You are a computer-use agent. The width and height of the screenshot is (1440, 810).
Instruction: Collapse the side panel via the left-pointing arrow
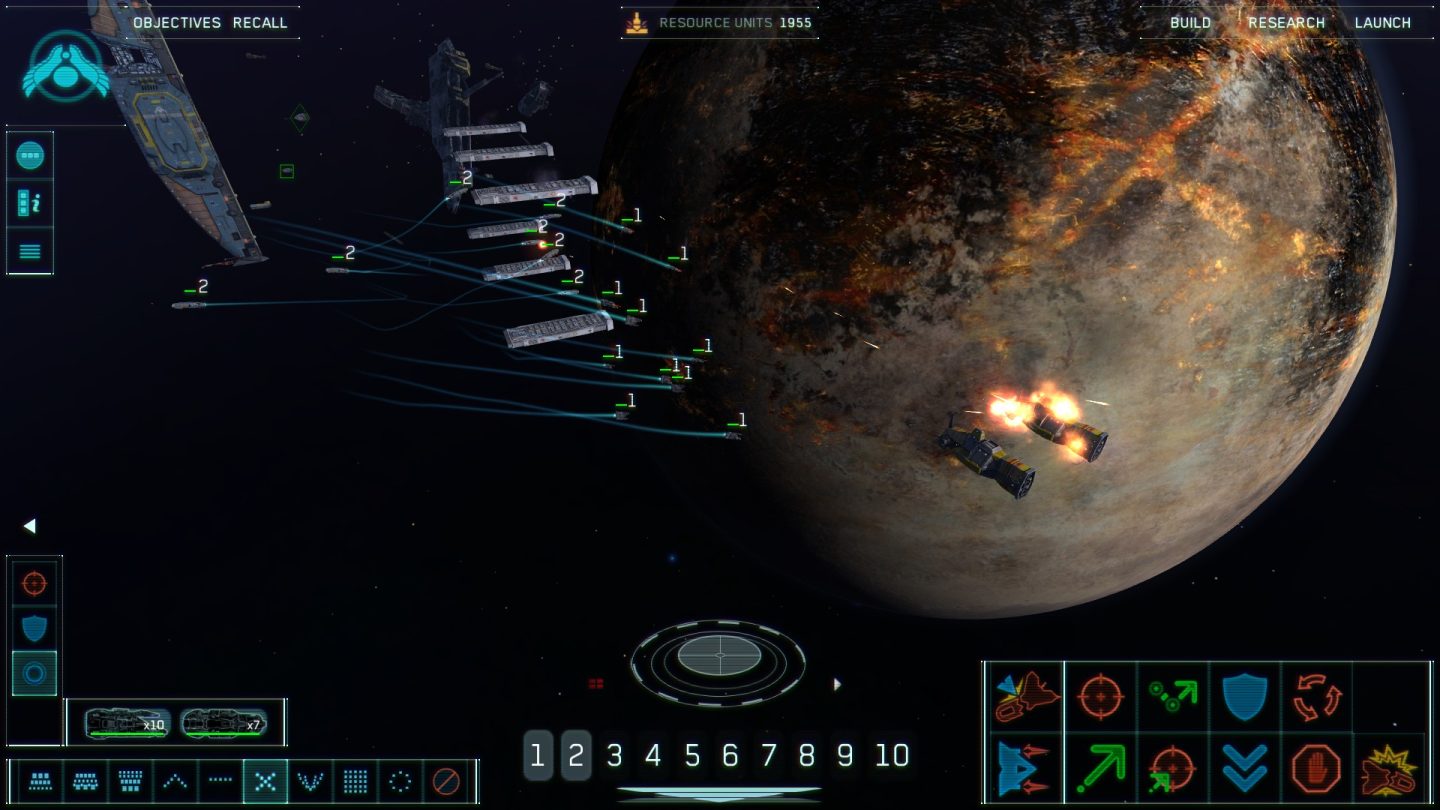29,526
